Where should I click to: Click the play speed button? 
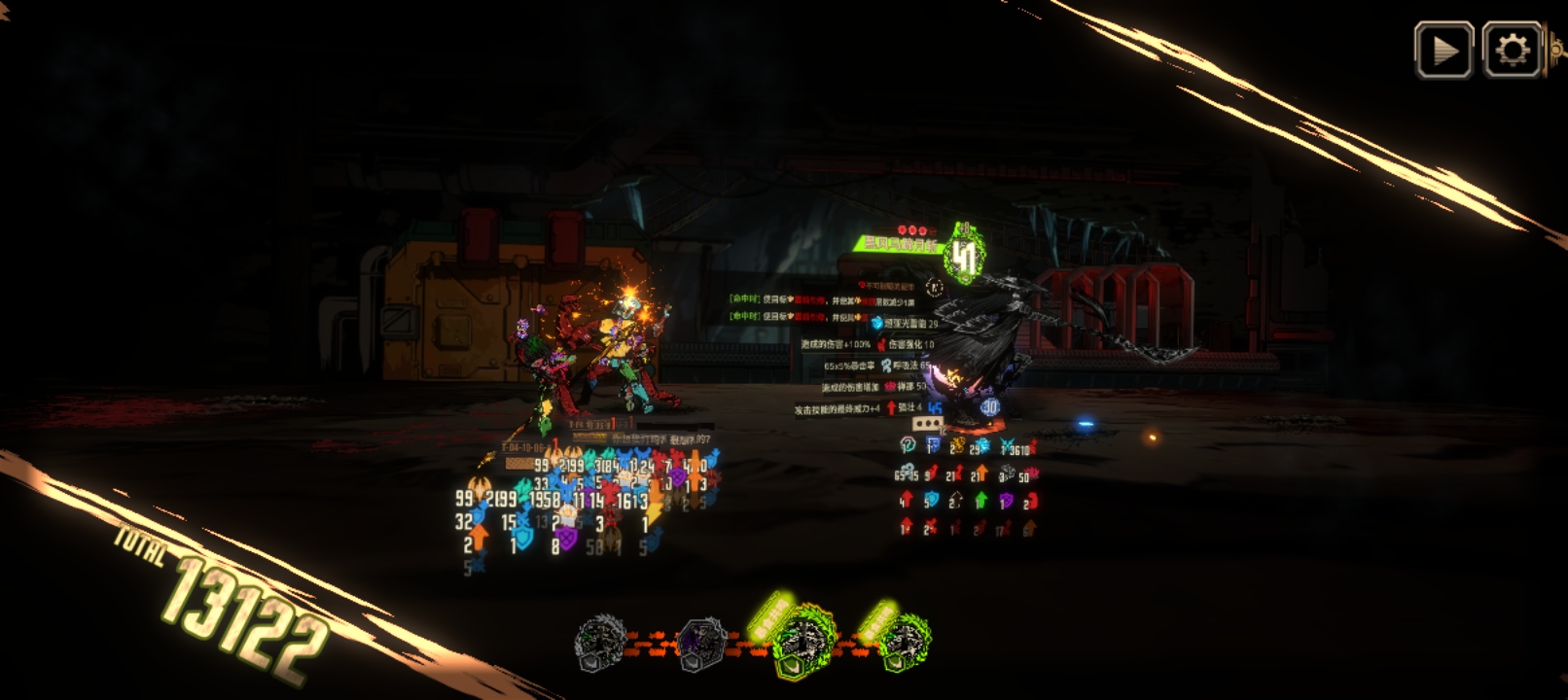point(1443,50)
